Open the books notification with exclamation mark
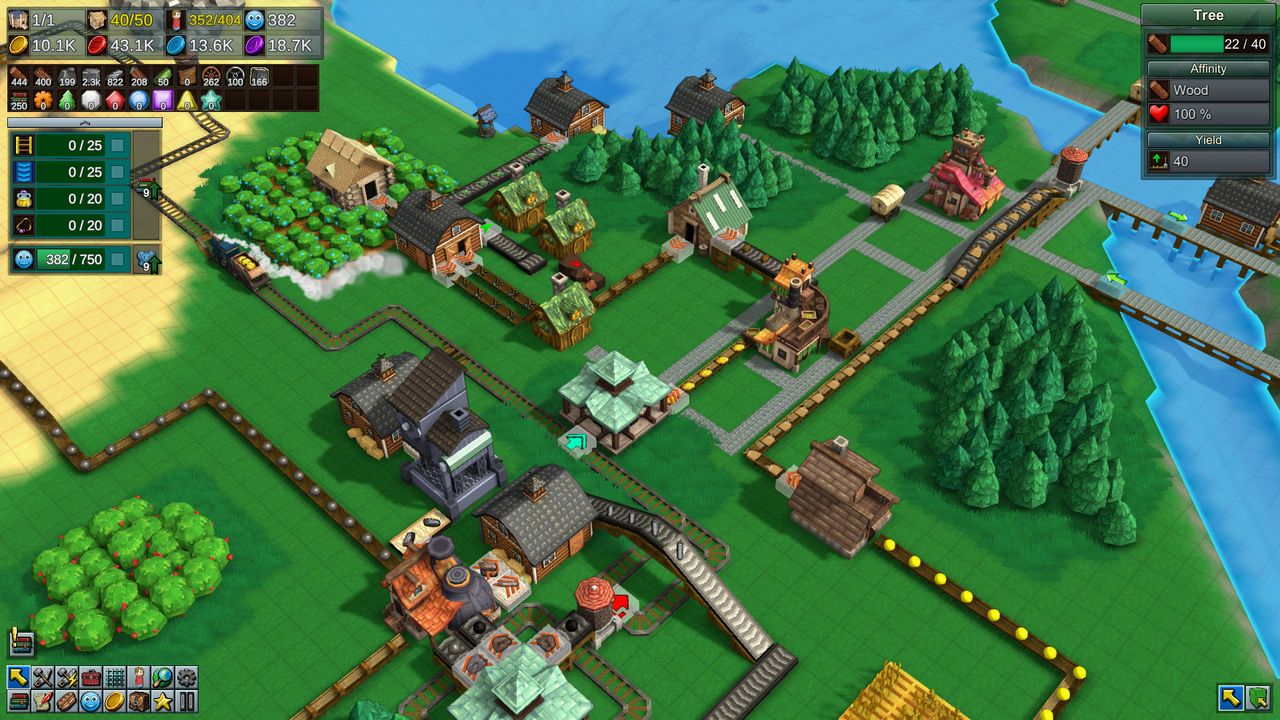The image size is (1280, 720). [21, 643]
